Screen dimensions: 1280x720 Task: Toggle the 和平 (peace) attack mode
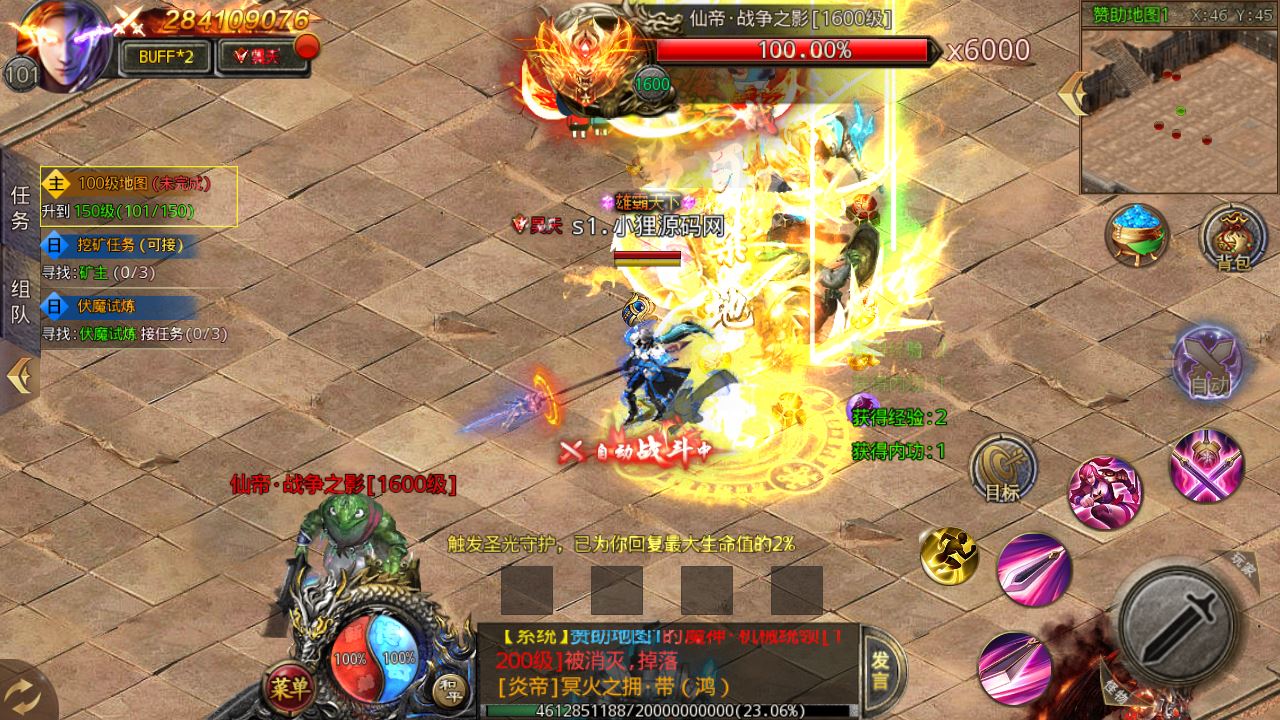(448, 688)
